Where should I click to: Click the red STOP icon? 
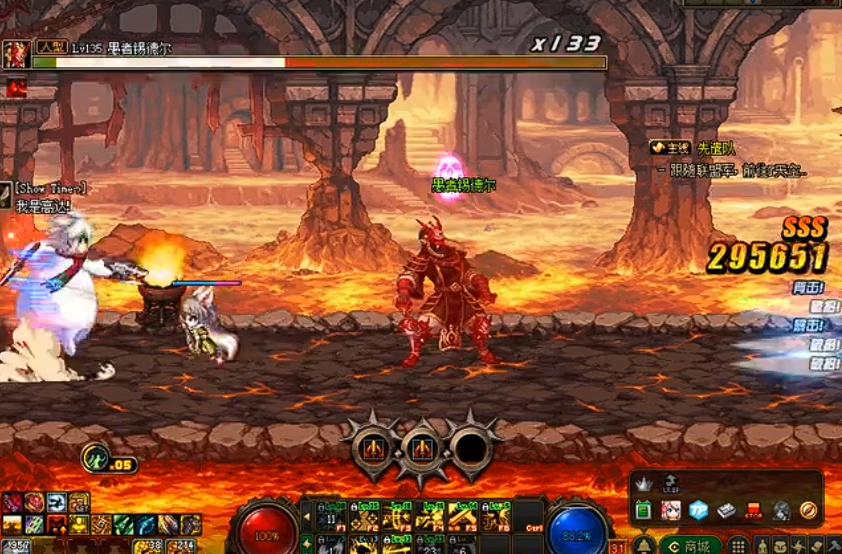click(754, 510)
